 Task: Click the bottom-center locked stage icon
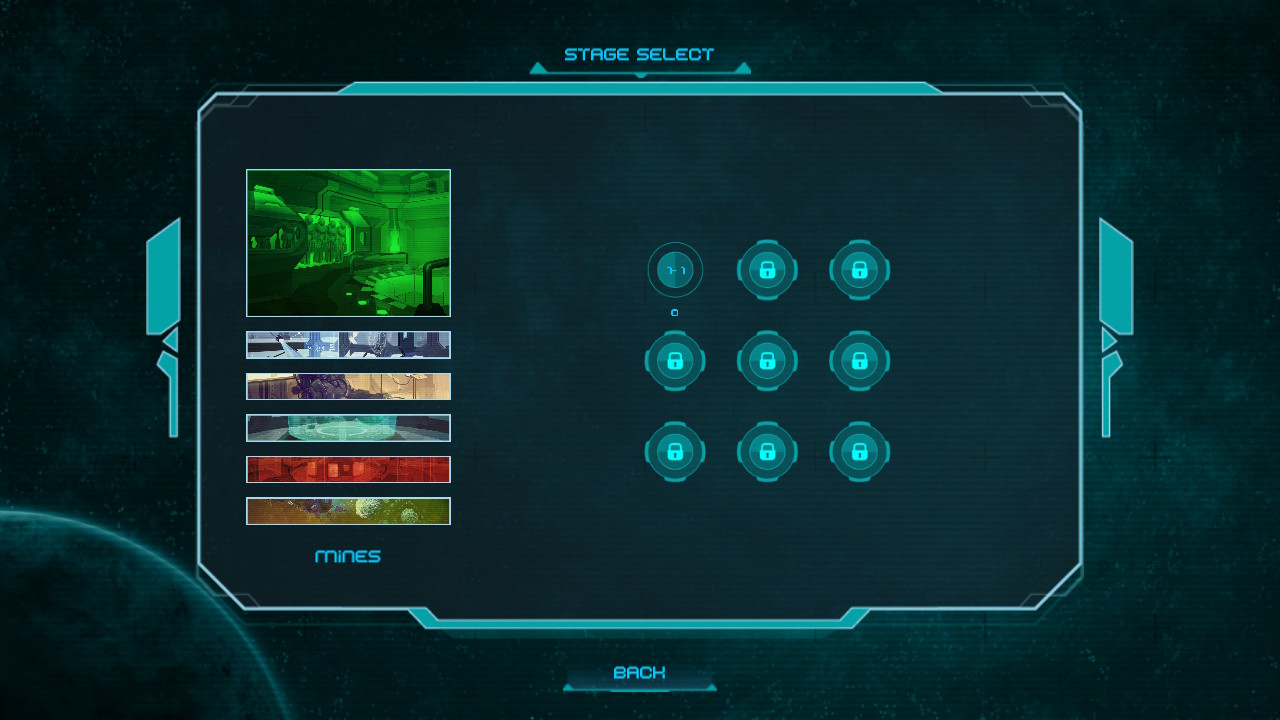(x=767, y=451)
